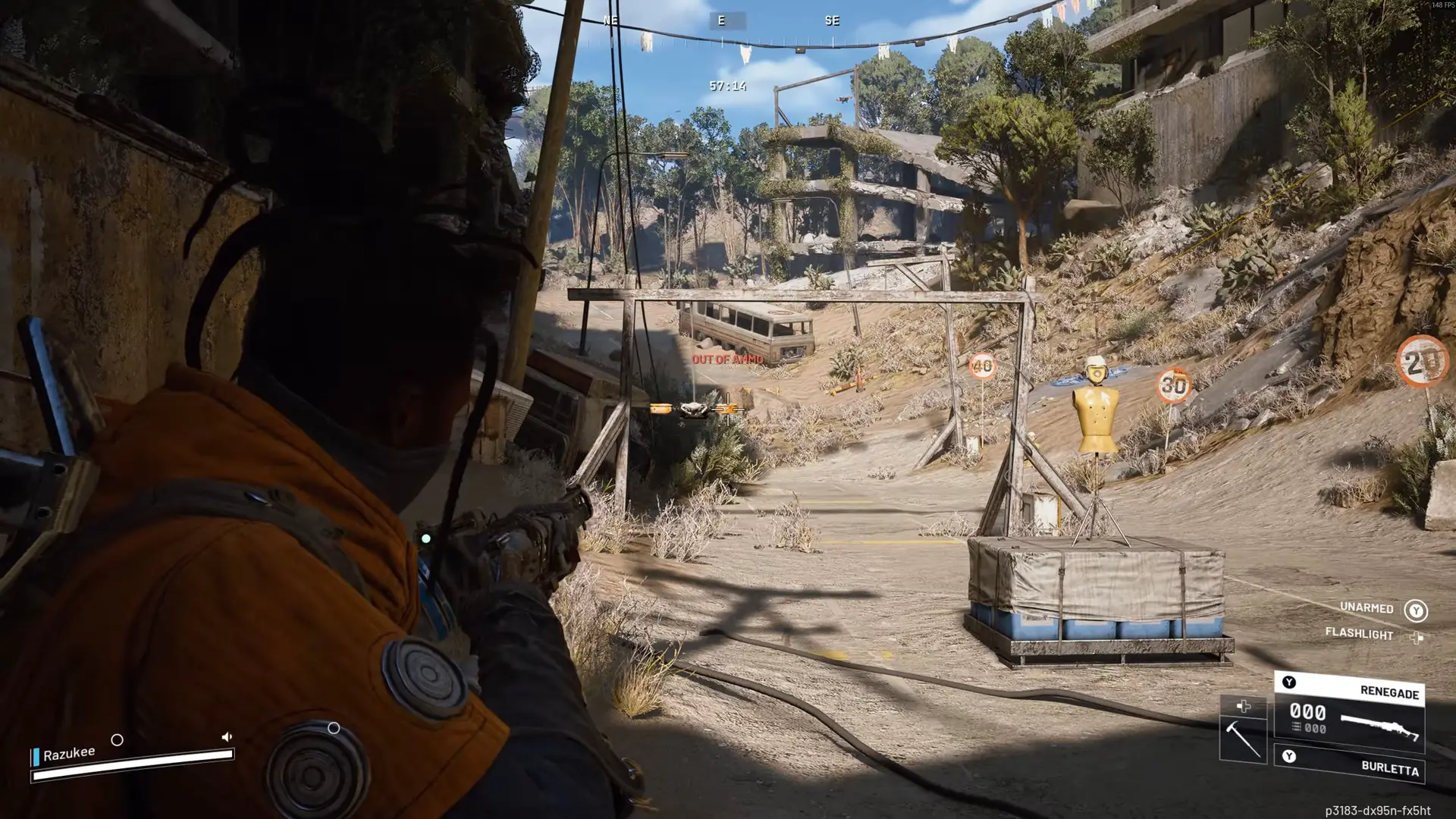This screenshot has height=819, width=1456.
Task: Click the E heading on the compass
Action: [x=721, y=21]
